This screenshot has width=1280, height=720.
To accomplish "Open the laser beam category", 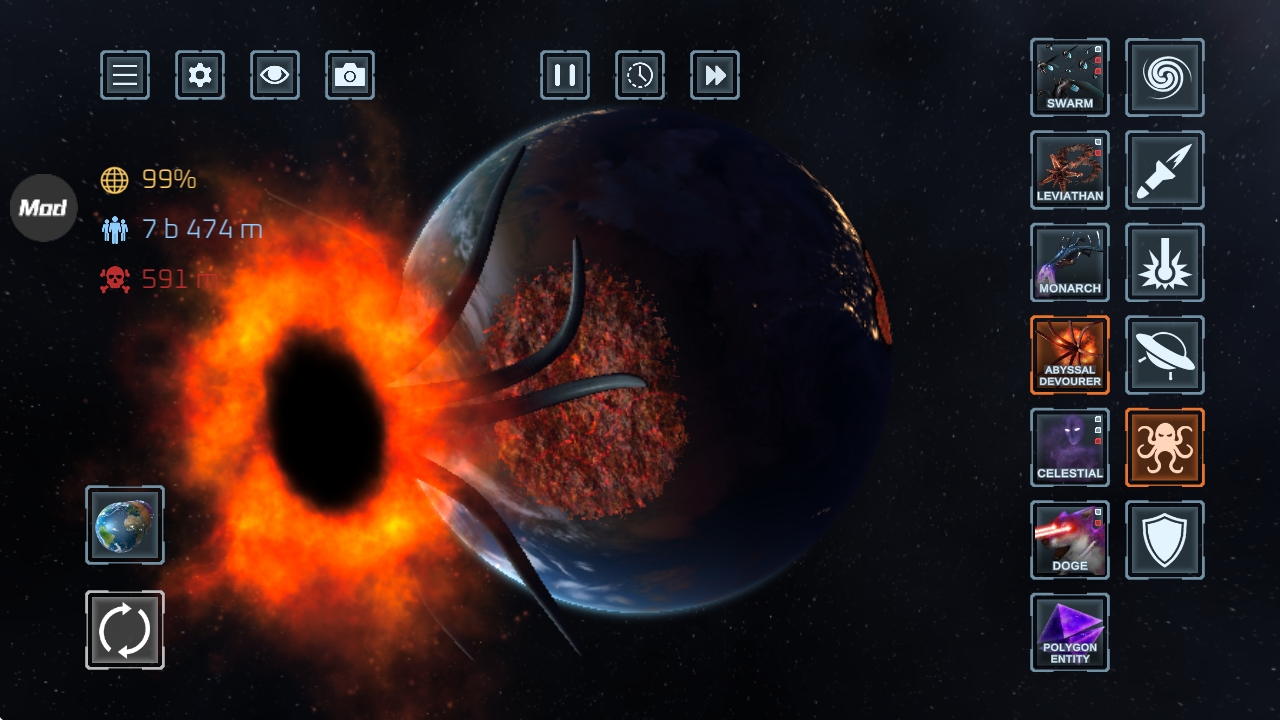I will (1165, 262).
